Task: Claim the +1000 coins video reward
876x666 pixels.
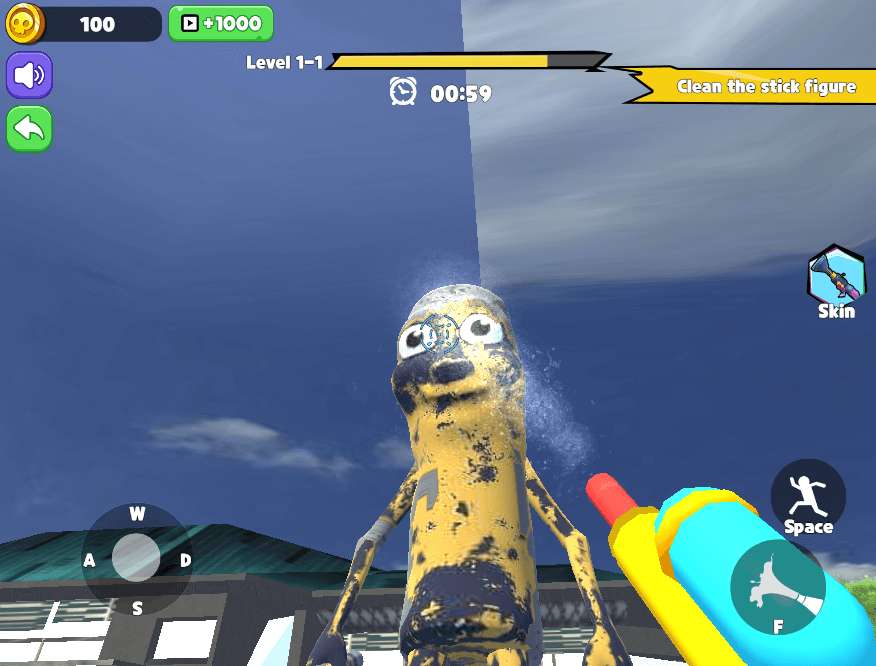Action: (220, 23)
